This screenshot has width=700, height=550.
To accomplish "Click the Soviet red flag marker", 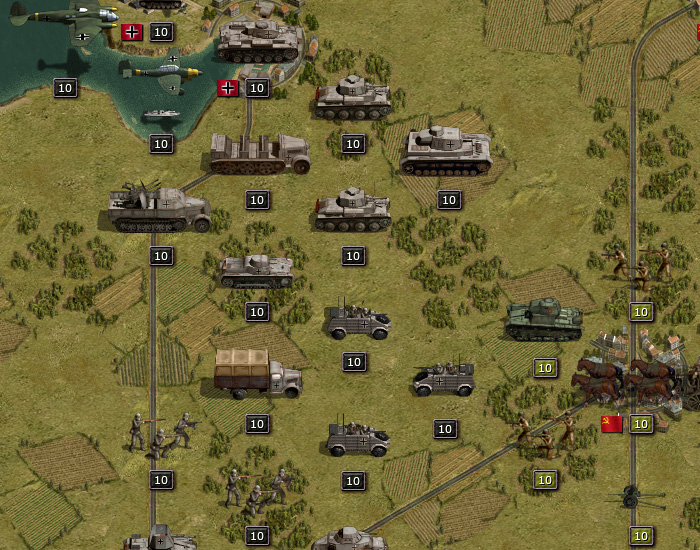I will coord(612,424).
